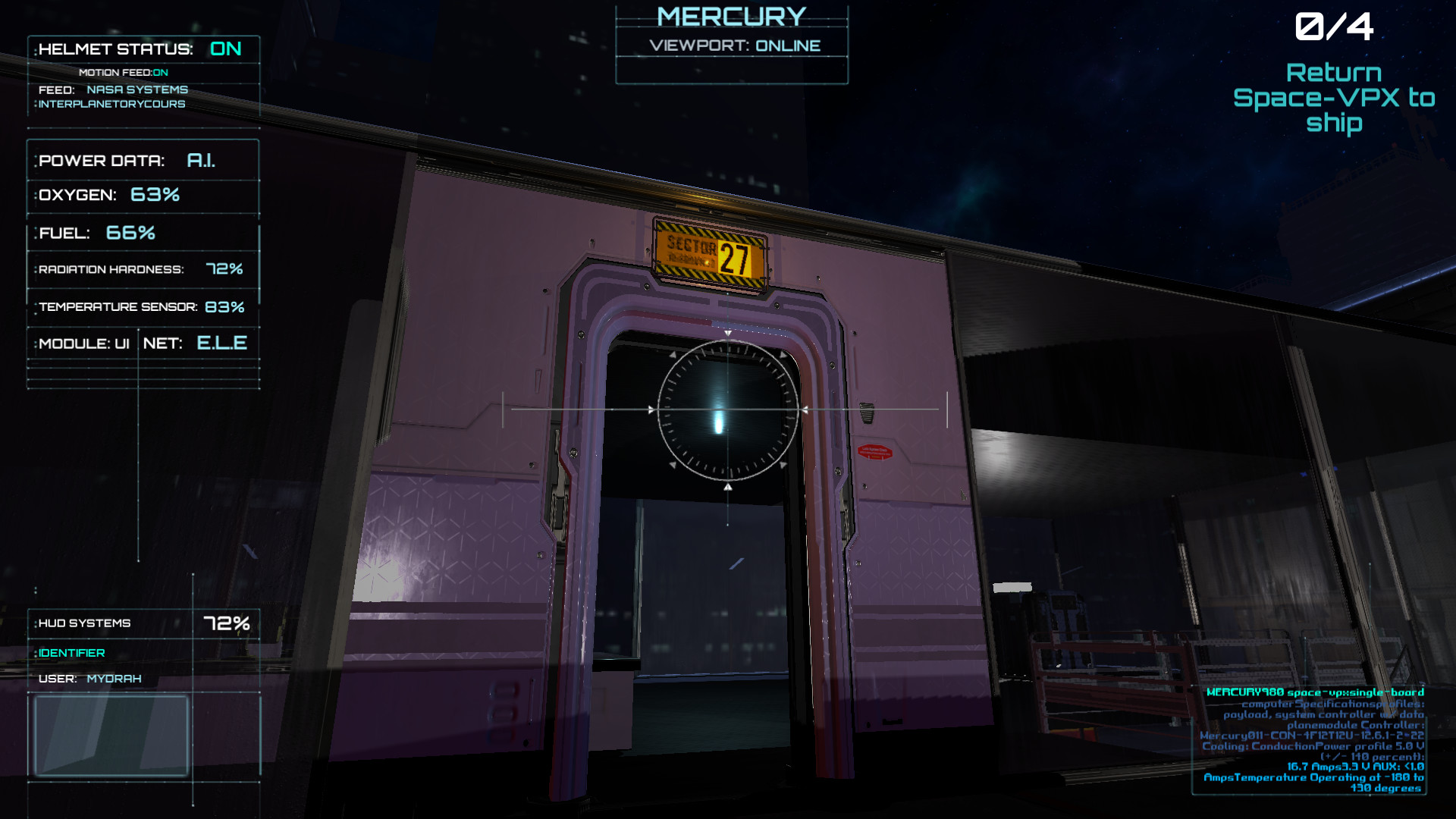Click the Radiation Hardness sensor display
Viewport: 1456px width, 819px height.
tap(143, 268)
